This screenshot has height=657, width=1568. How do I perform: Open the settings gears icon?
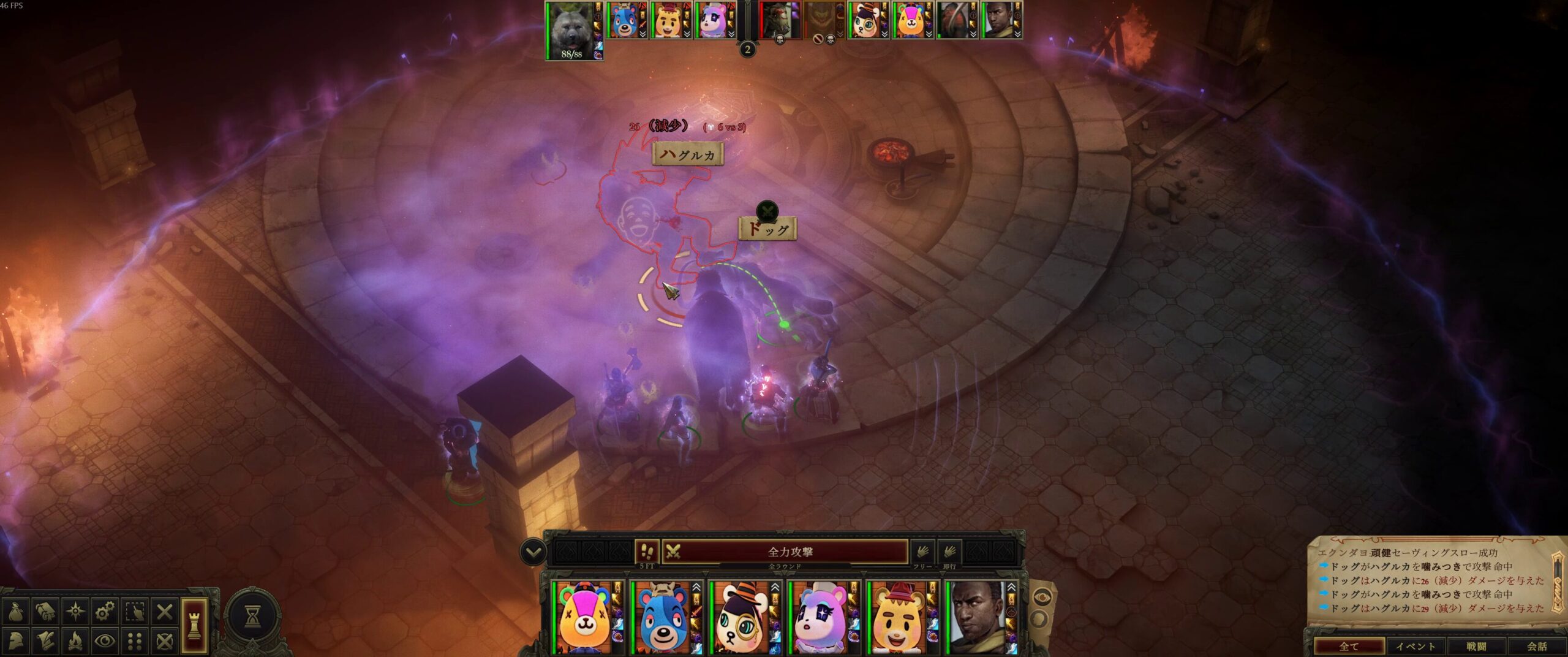105,611
